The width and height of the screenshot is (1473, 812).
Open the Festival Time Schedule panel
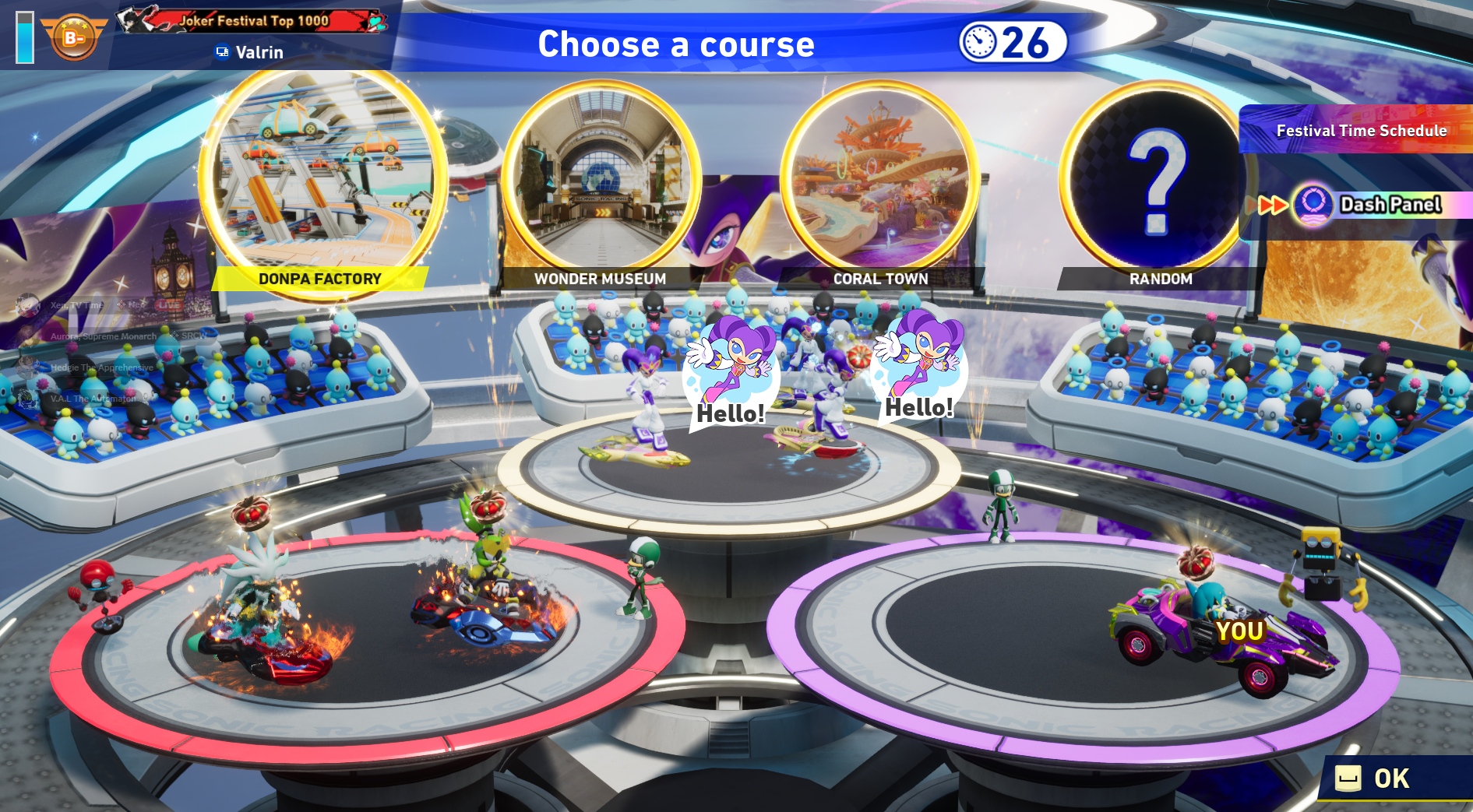coord(1360,131)
